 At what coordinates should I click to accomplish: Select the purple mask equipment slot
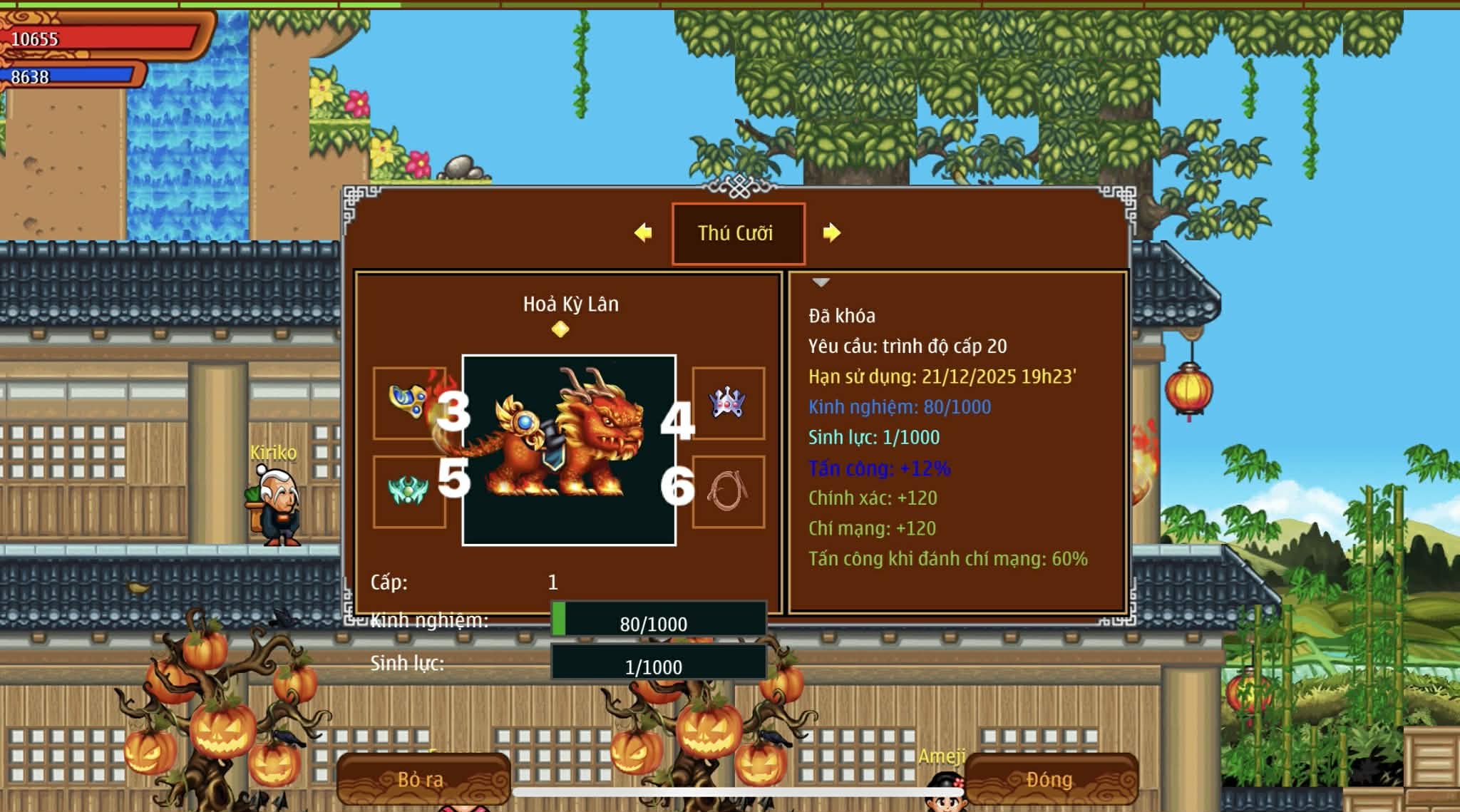point(728,403)
